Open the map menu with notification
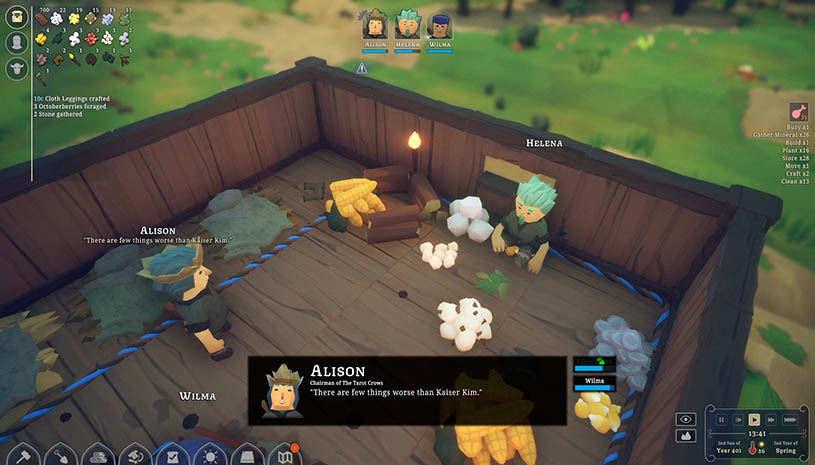This screenshot has height=465, width=815. pyautogui.click(x=284, y=455)
